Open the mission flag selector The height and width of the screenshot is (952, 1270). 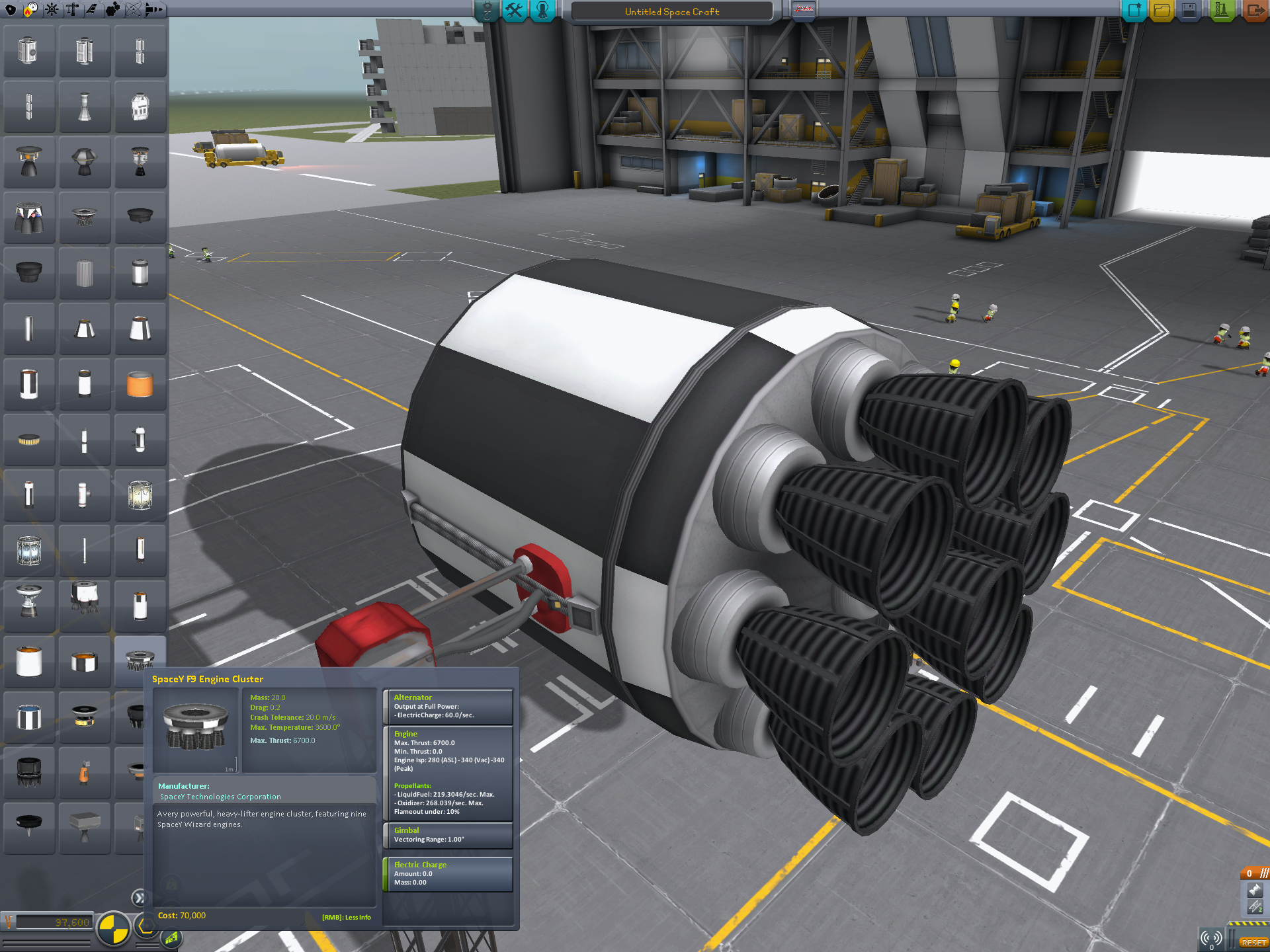(x=804, y=10)
